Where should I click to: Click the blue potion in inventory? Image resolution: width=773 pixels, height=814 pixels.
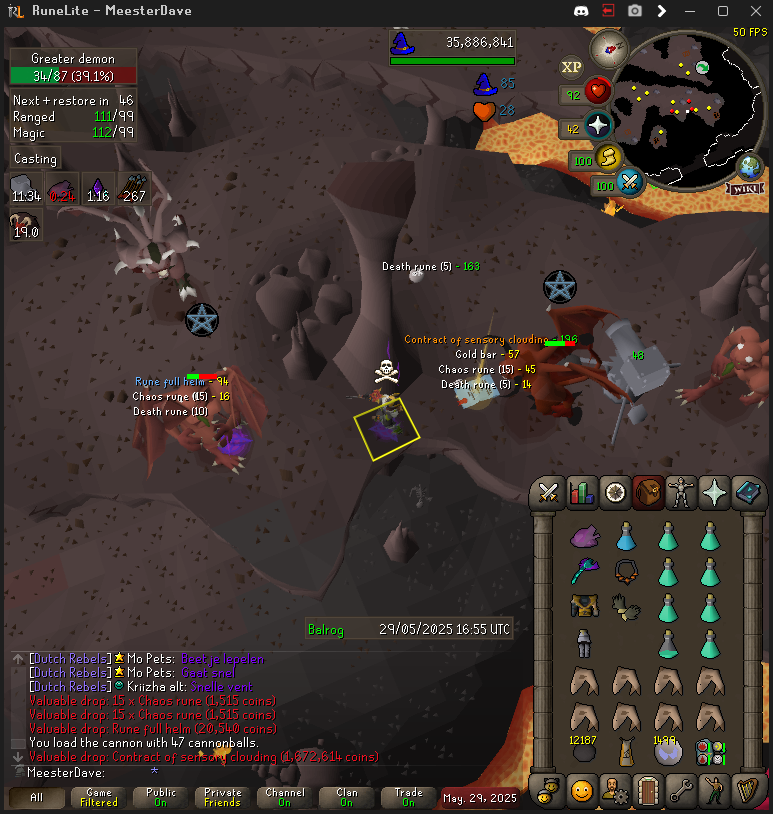(x=626, y=537)
